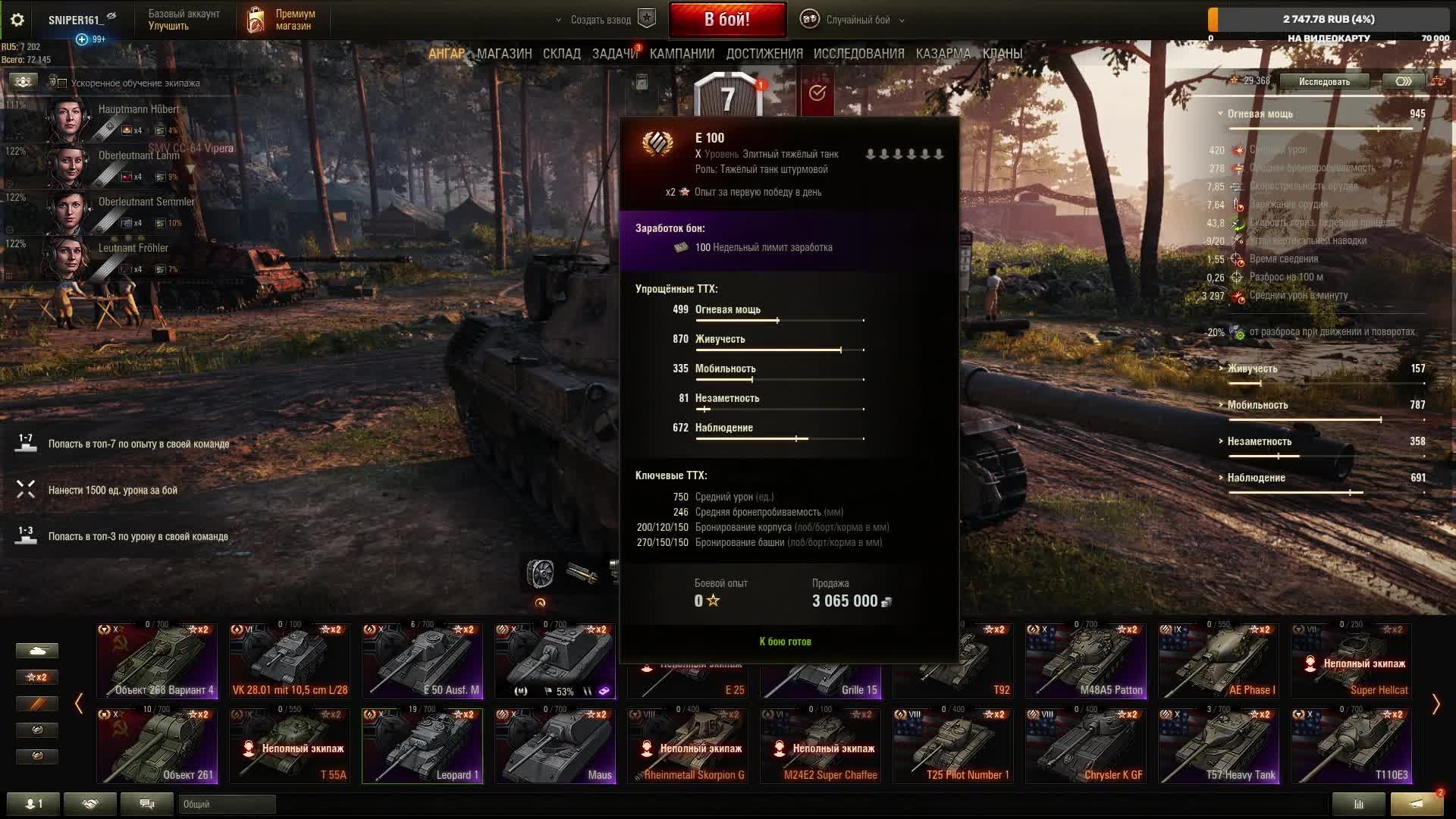Click the Исследовать research button
The image size is (1456, 819).
[1324, 81]
